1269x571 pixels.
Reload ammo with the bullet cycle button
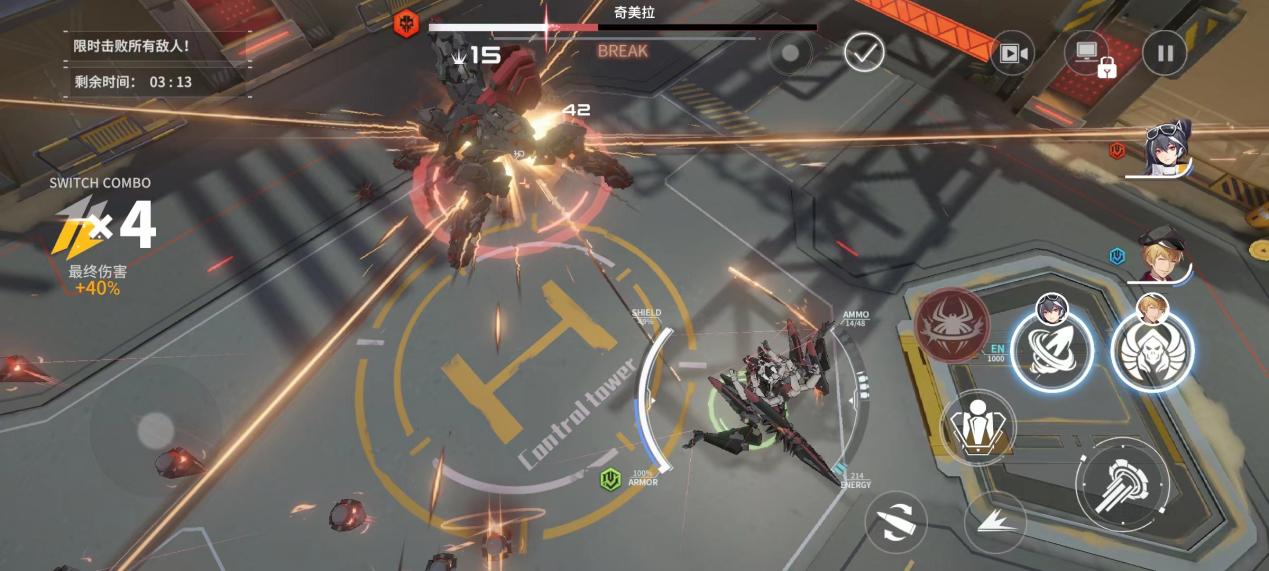896,522
